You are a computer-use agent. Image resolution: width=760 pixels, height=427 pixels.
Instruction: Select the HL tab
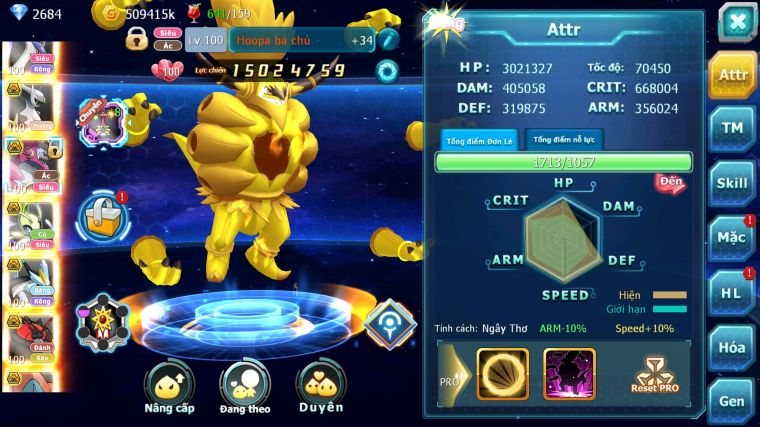pos(732,292)
